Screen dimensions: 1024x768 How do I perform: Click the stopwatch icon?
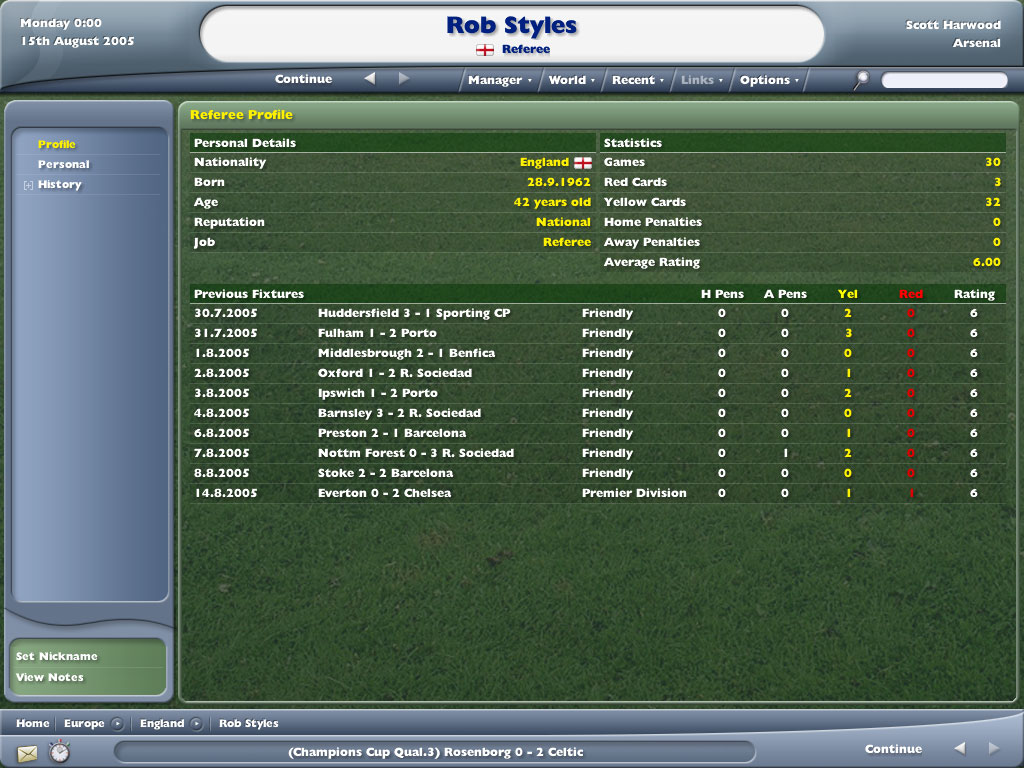coord(60,752)
